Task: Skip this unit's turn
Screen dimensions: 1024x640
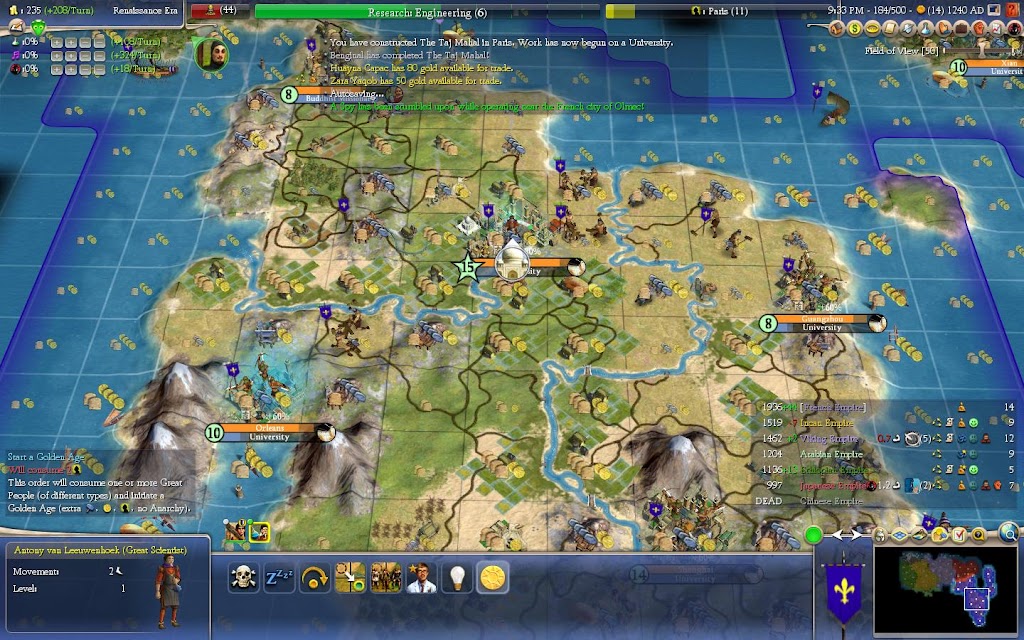Action: [x=315, y=577]
